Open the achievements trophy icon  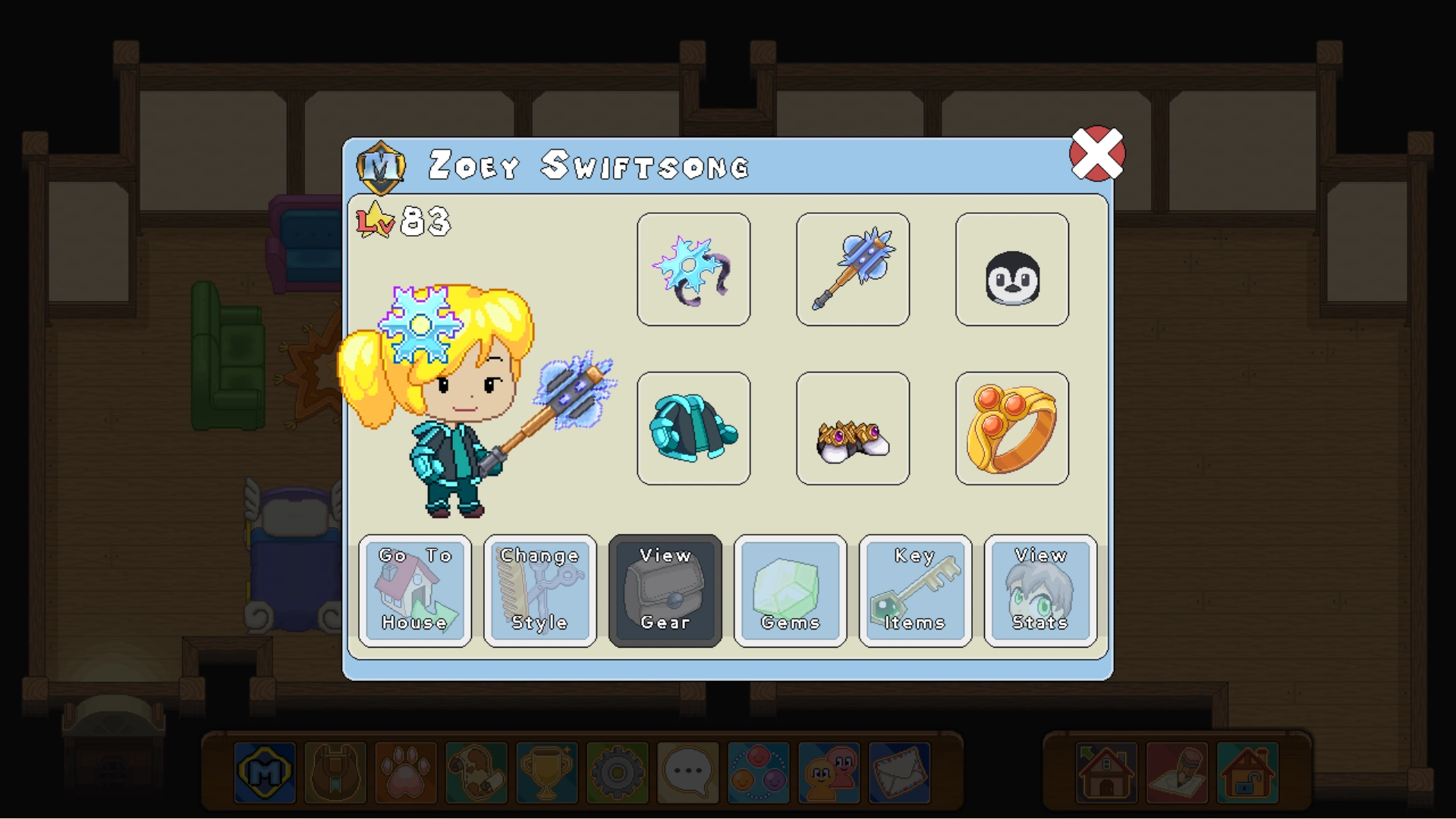click(x=548, y=773)
